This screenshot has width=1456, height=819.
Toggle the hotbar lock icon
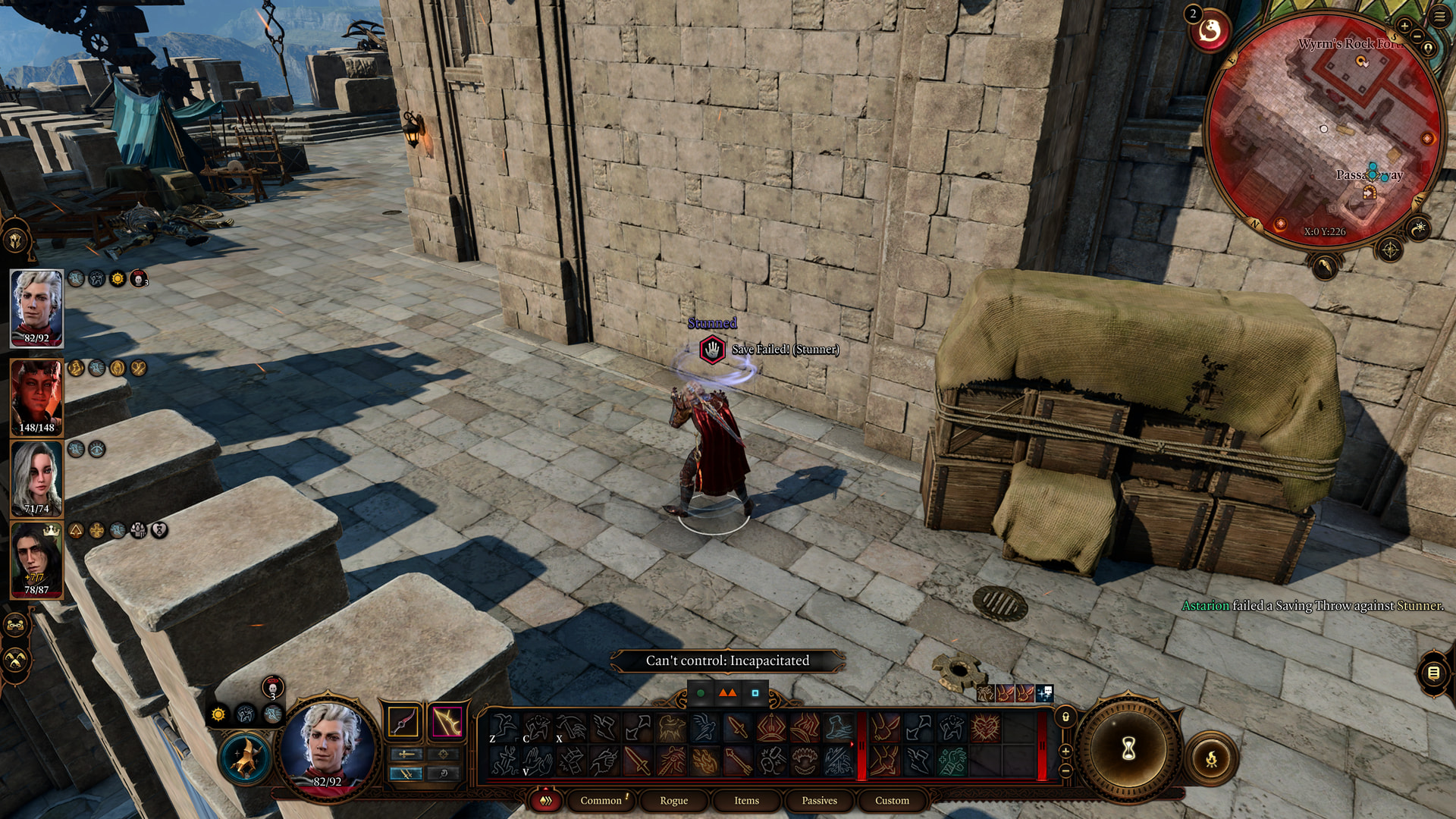pos(1065,717)
